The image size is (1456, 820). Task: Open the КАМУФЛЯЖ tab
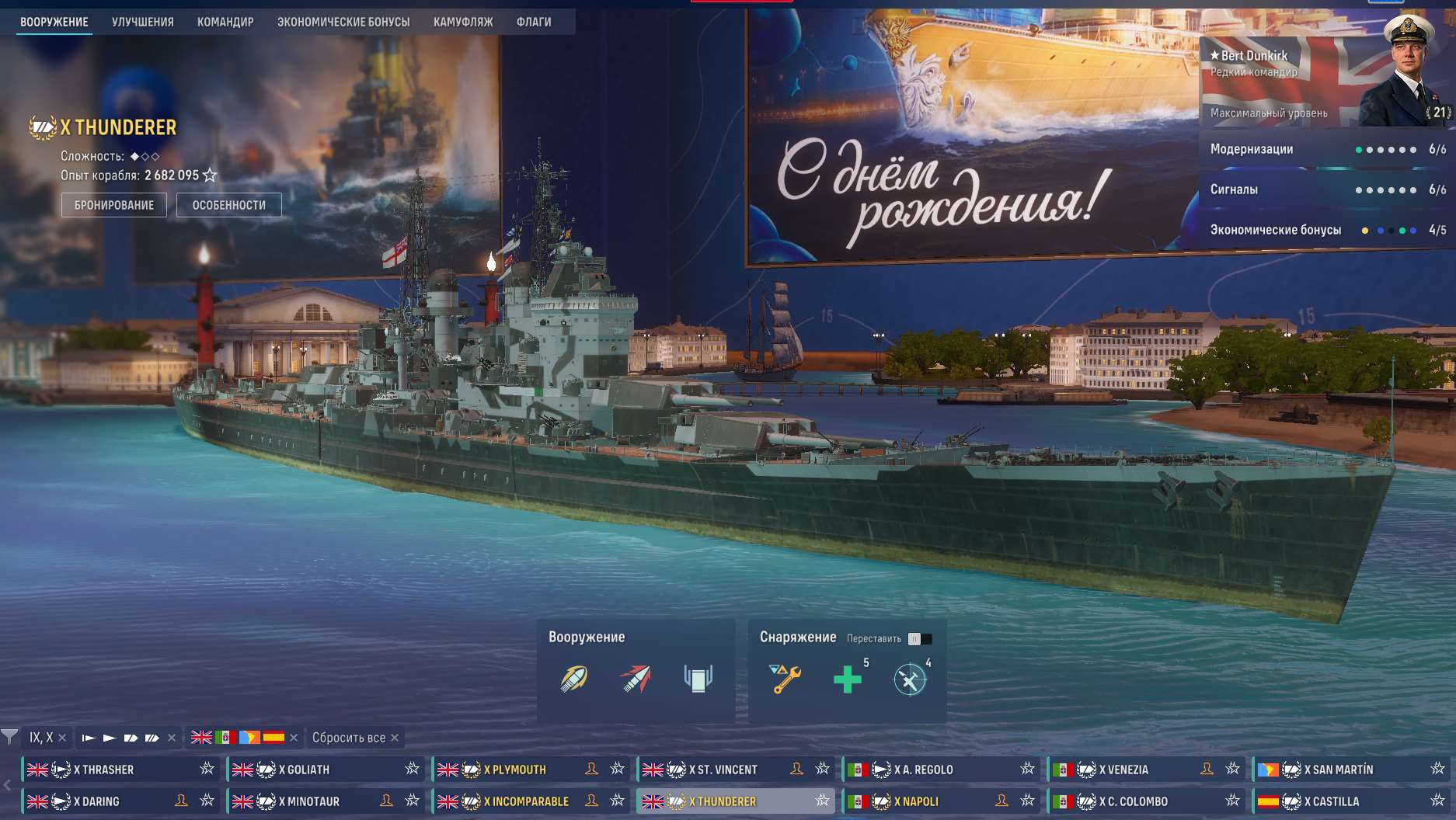[464, 22]
